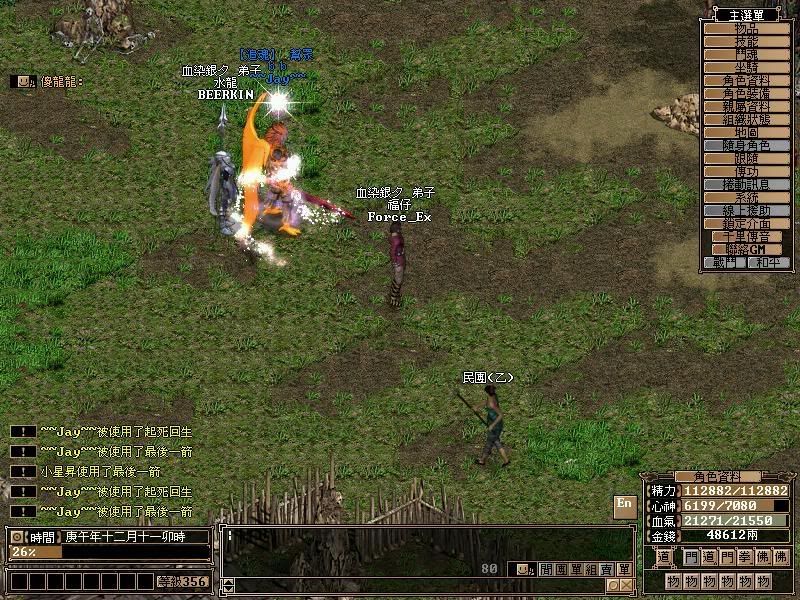Screen dimensions: 800x600
Task: Toggle the 鎖定介面 lock interface entry
Action: pyautogui.click(x=746, y=224)
